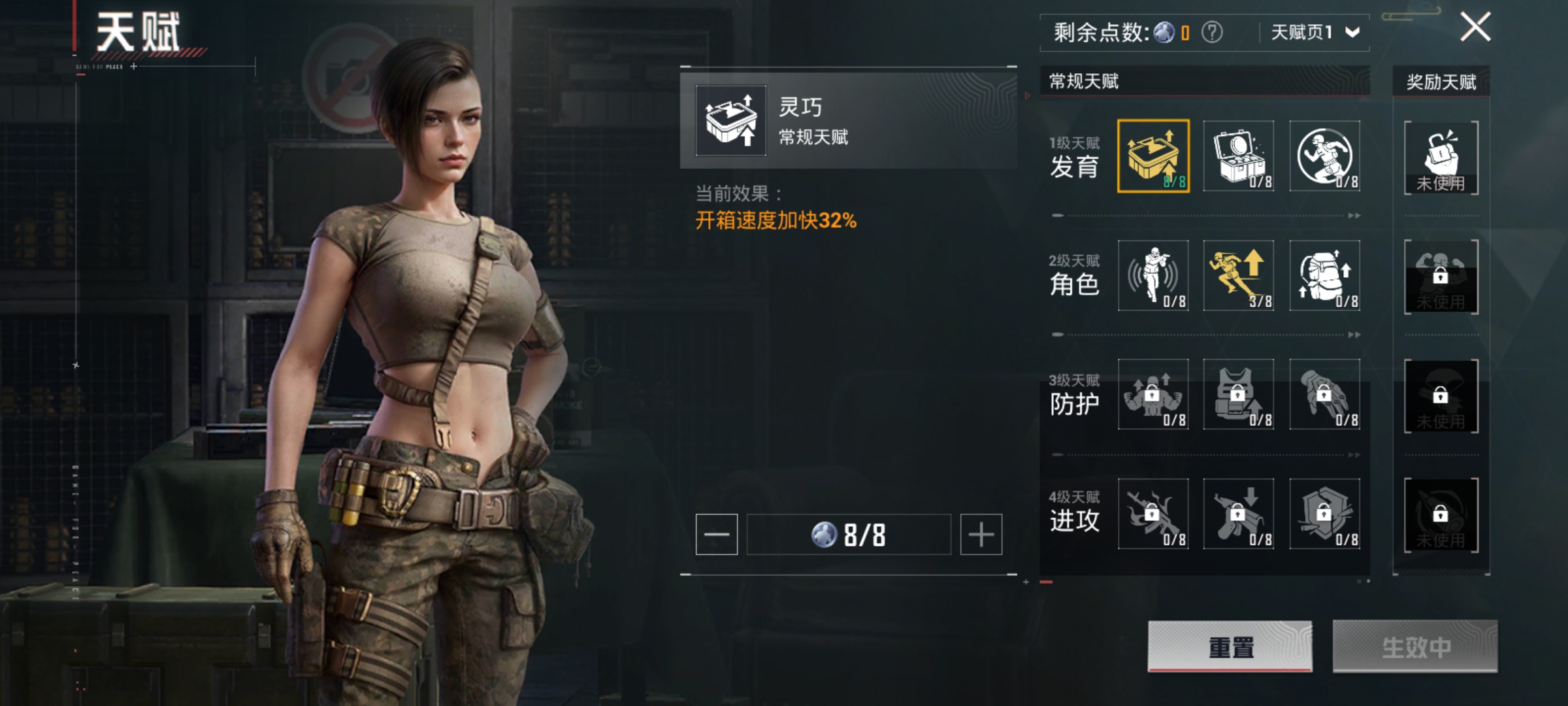Select the locked armor vest talent
The image size is (1568, 706).
1239,394
